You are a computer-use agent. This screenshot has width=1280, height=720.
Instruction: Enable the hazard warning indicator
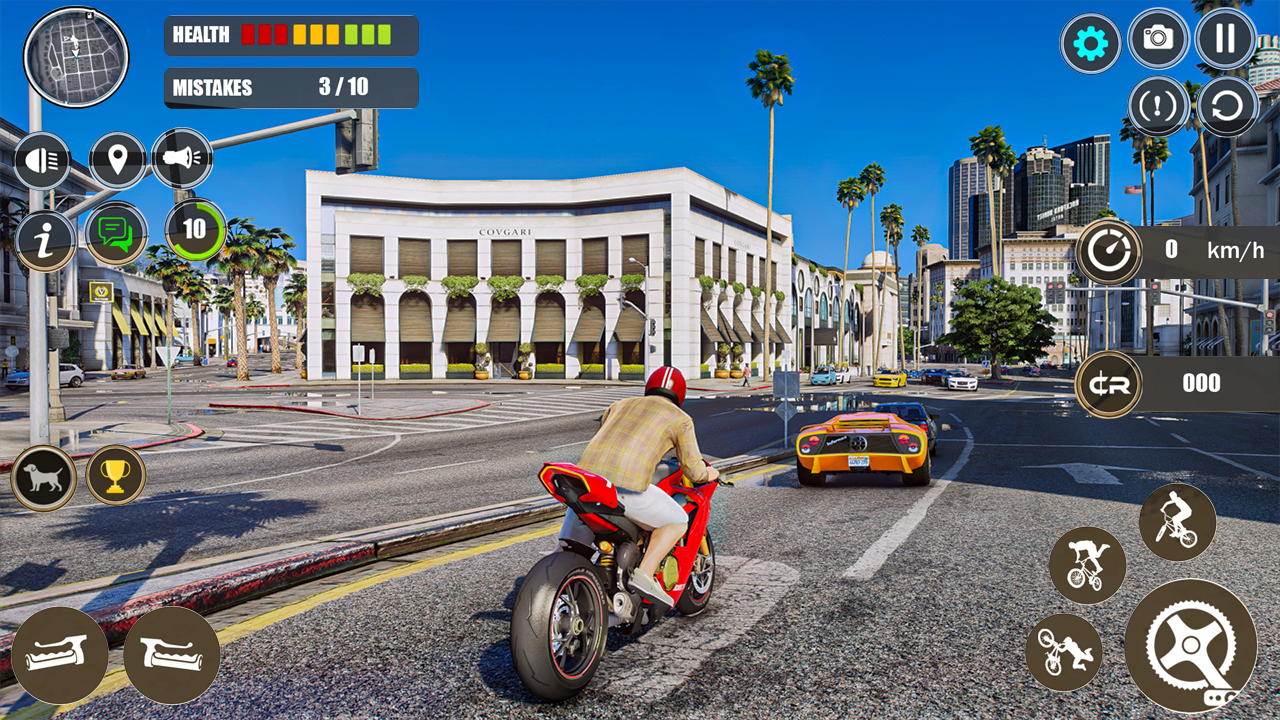point(1158,105)
